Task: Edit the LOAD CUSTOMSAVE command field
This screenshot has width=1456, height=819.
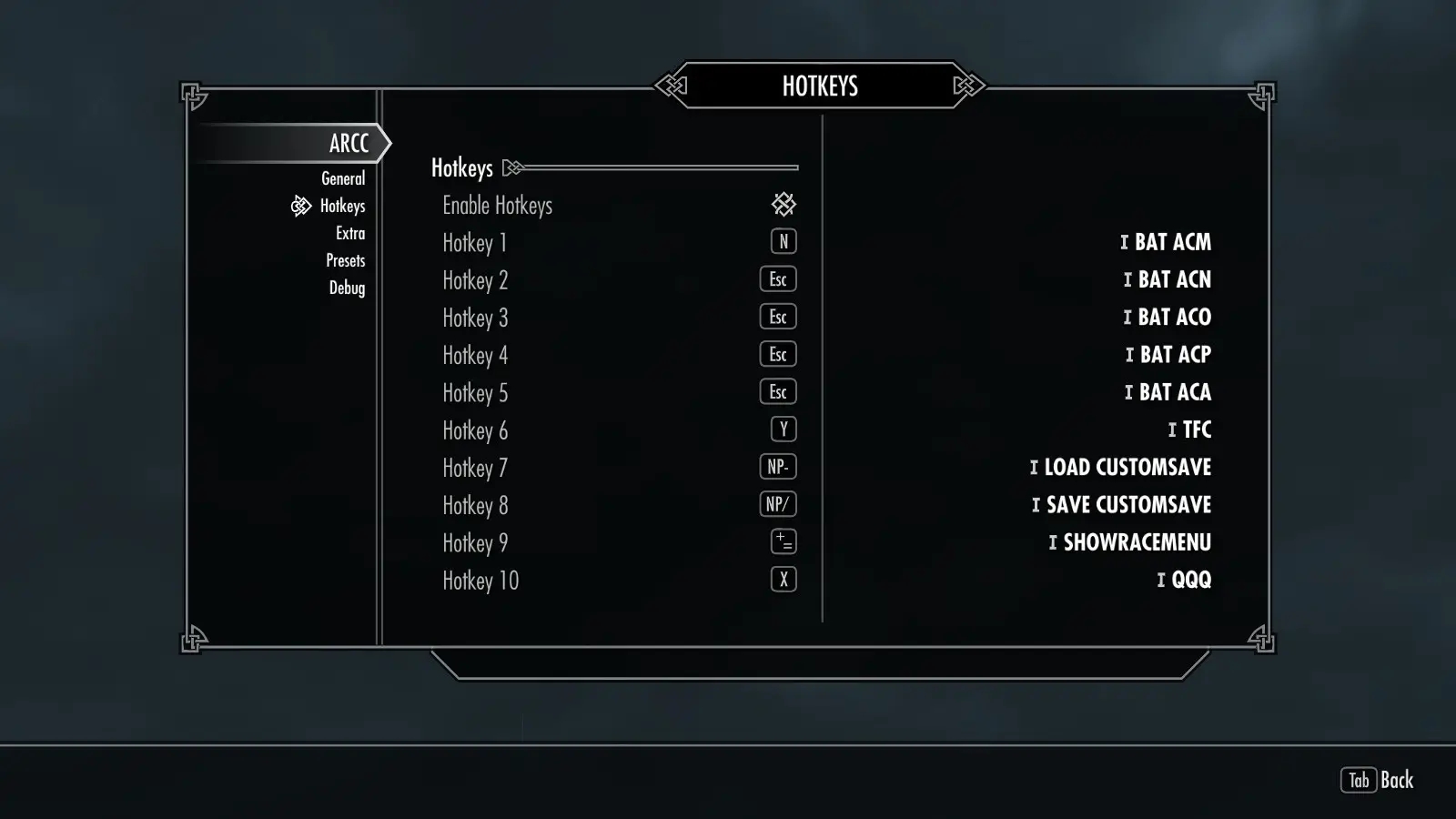Action: click(1127, 468)
